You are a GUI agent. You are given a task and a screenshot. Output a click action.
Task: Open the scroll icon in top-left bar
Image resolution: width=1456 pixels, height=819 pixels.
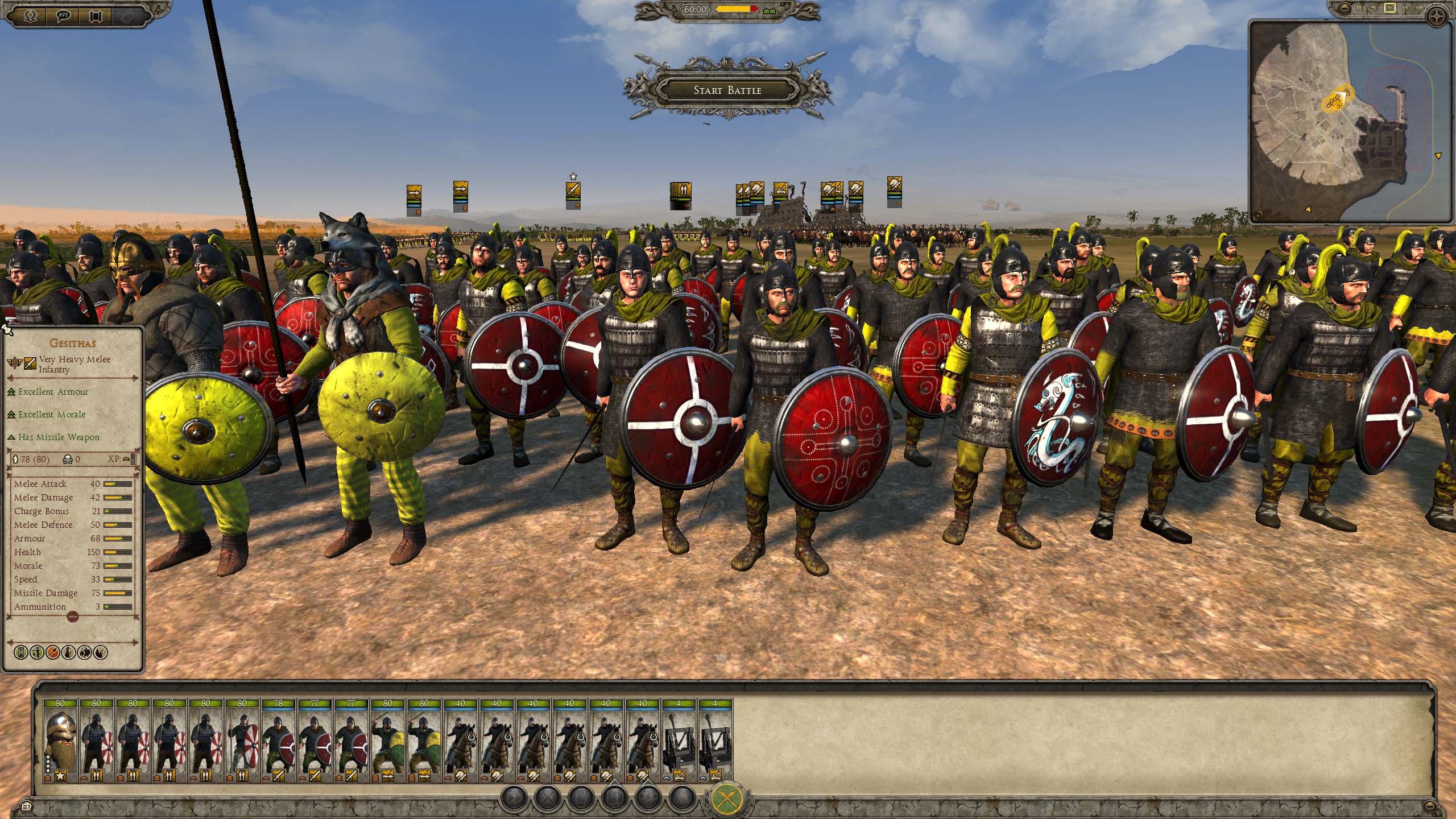96,15
